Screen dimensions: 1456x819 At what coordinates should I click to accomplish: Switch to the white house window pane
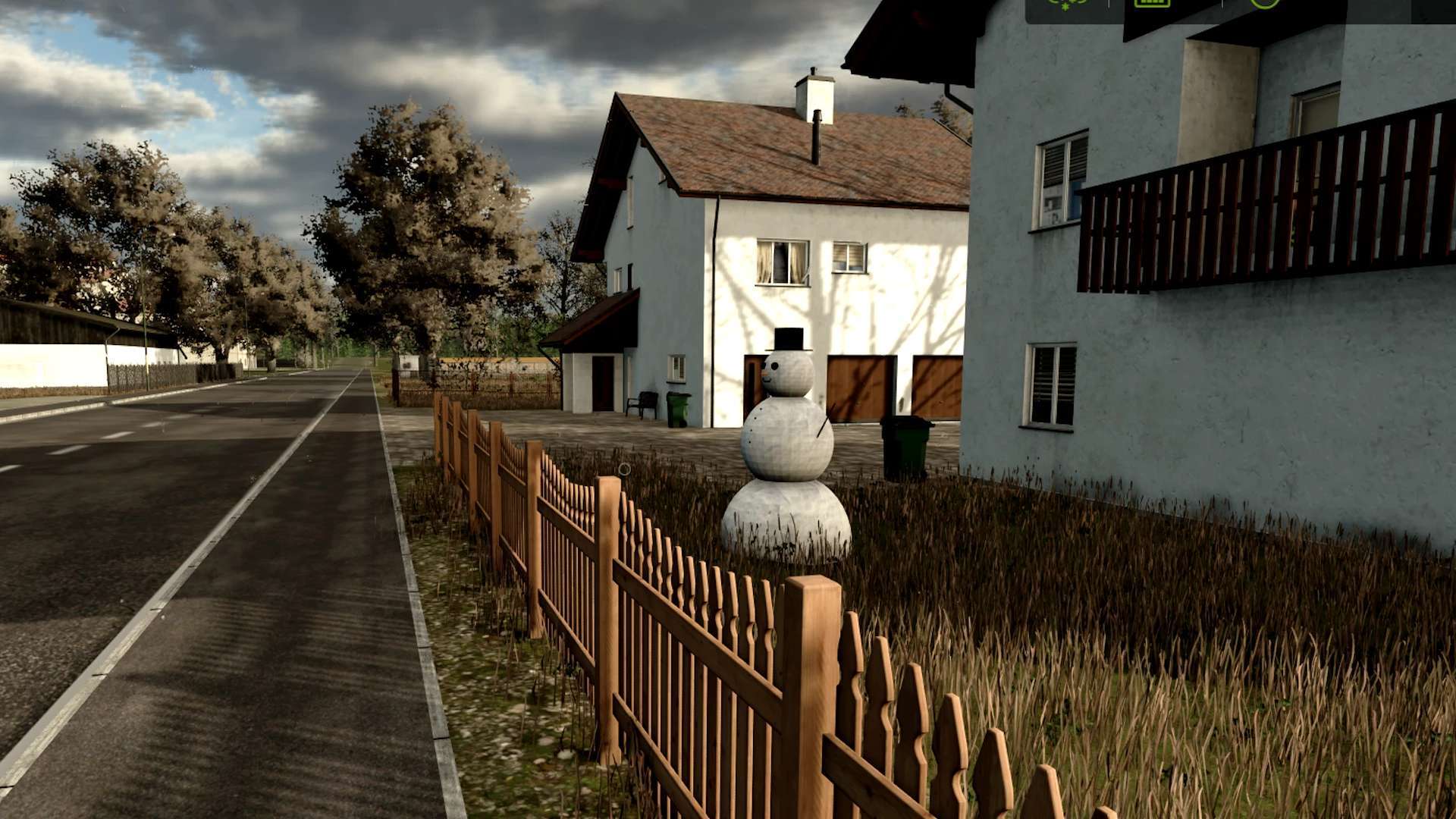[849, 254]
